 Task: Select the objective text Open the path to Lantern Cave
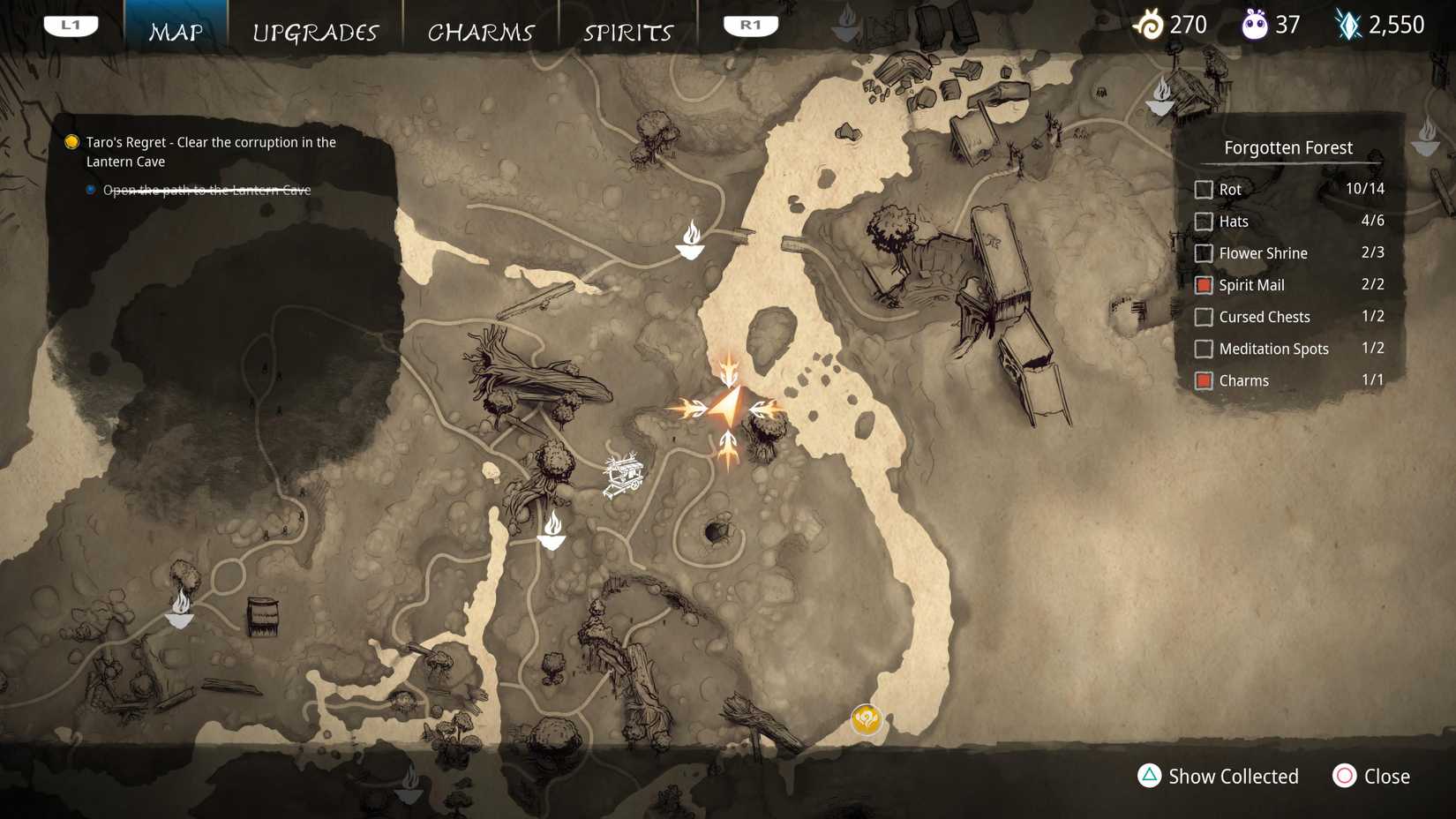click(206, 189)
